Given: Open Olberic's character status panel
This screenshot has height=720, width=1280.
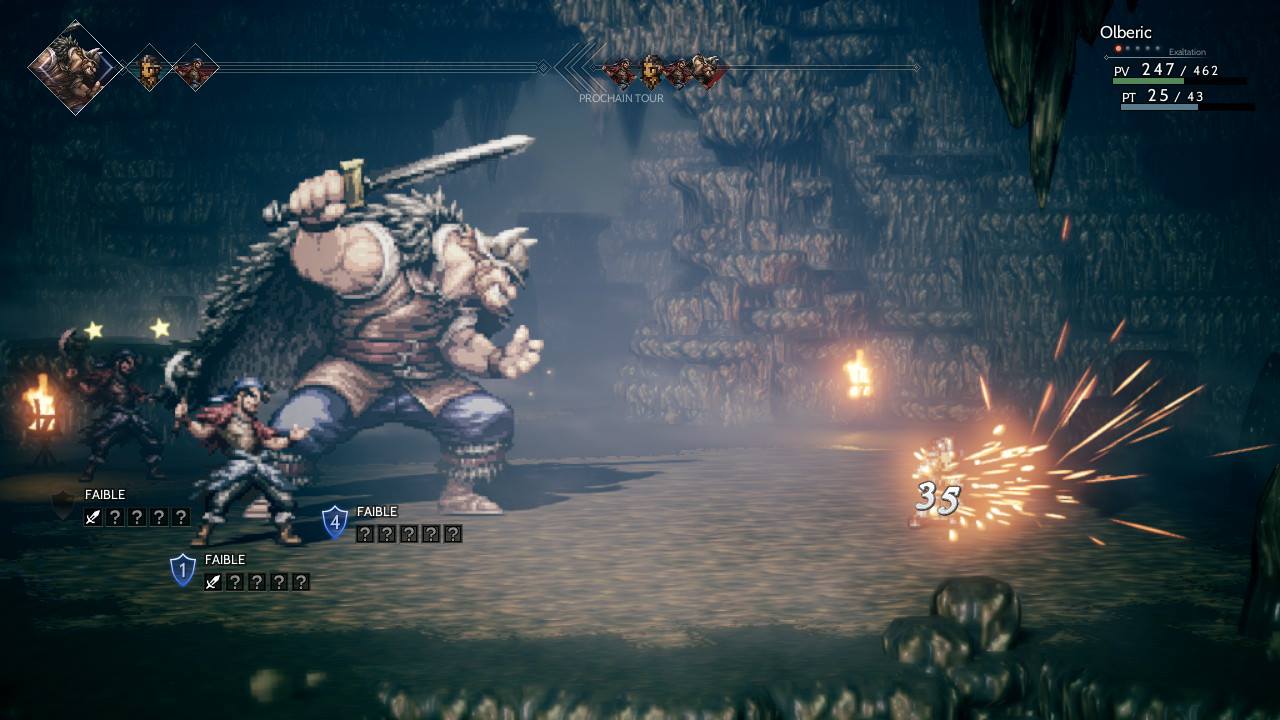Looking at the screenshot, I should [1176, 70].
